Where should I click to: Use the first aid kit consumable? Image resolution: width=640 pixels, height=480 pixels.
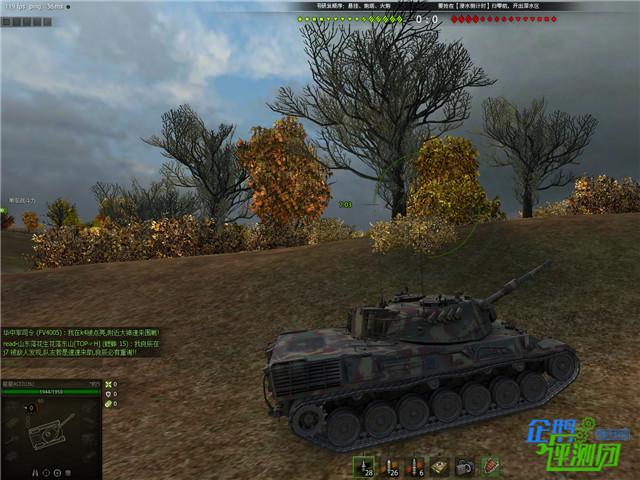click(x=440, y=466)
